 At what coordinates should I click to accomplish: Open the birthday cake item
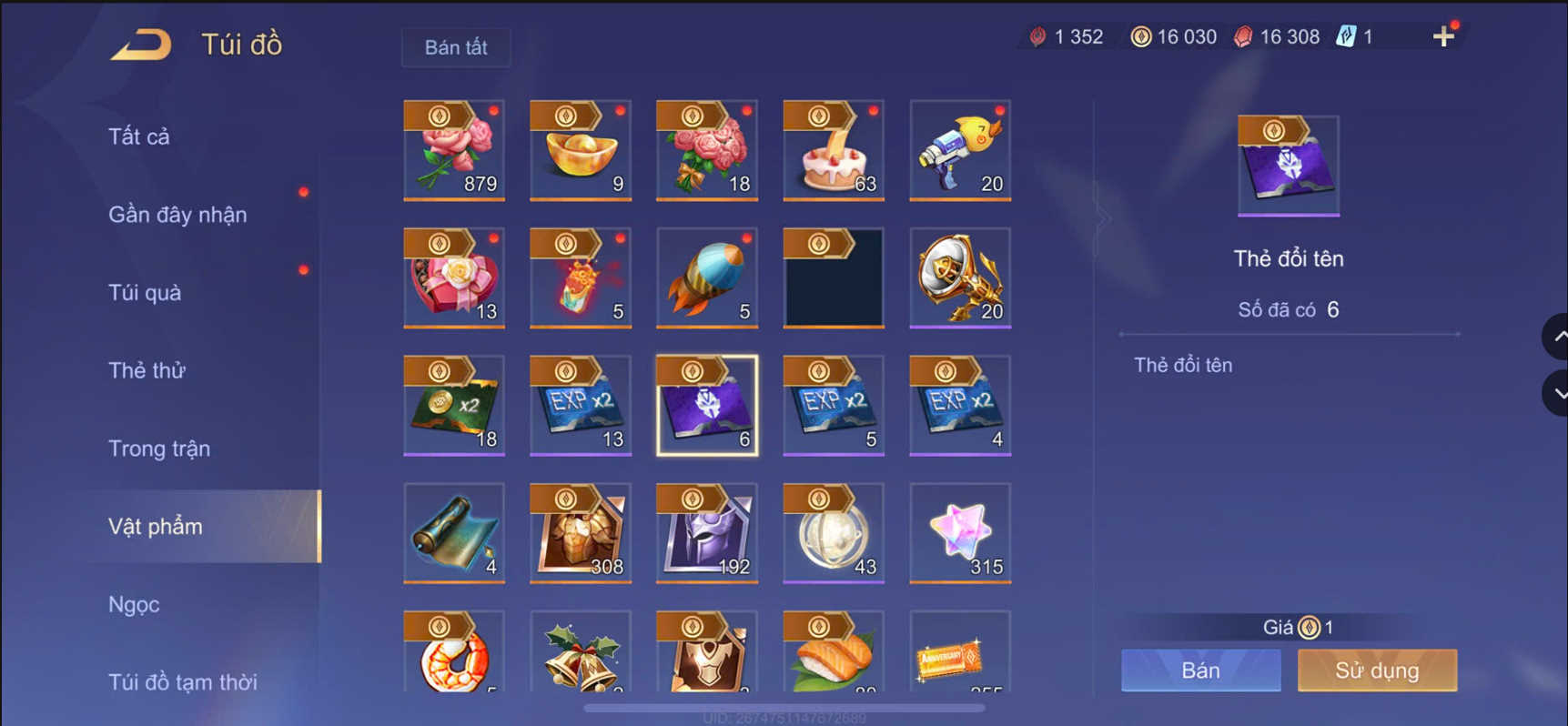[x=833, y=150]
